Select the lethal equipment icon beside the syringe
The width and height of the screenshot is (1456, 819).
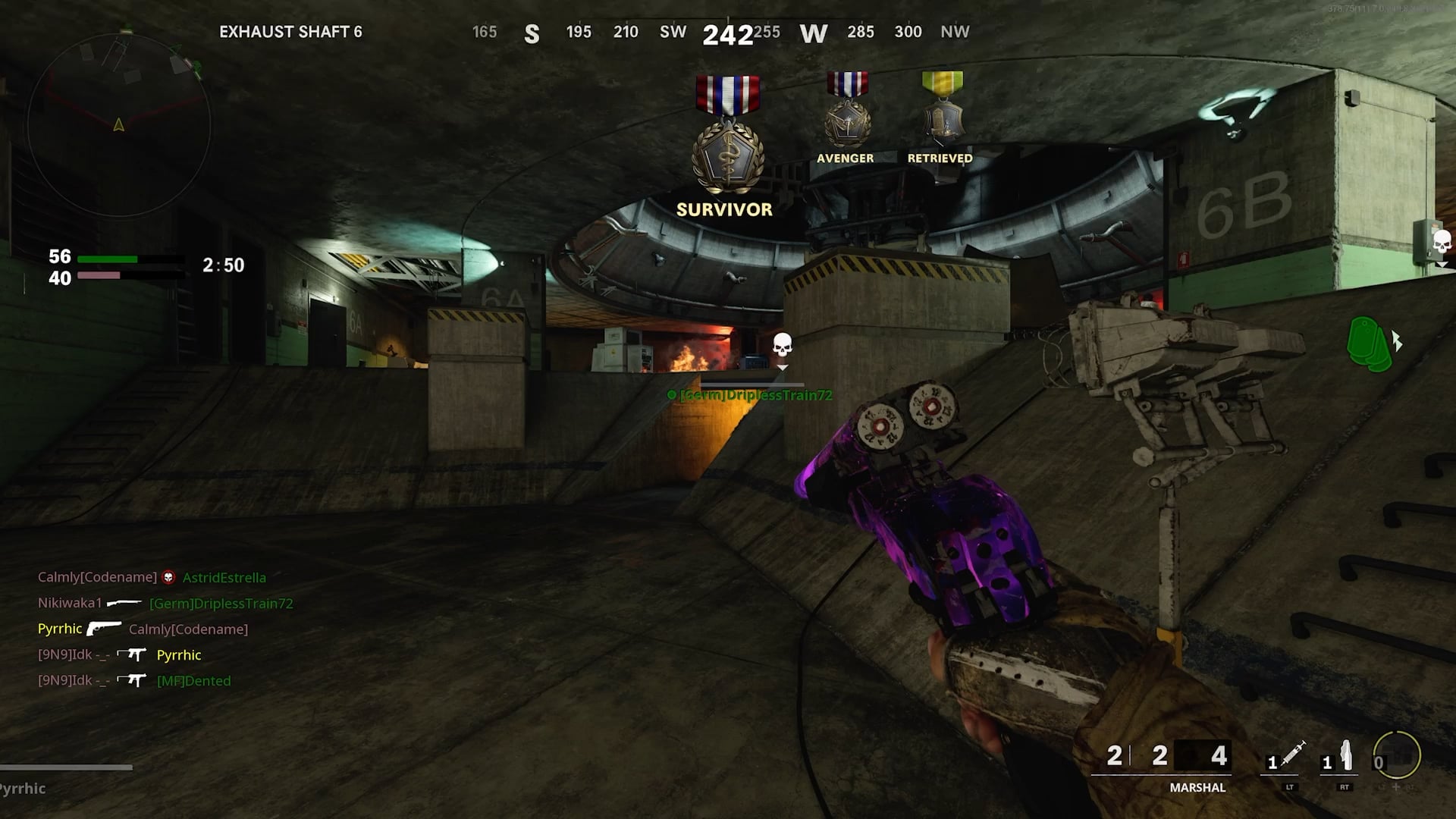1344,756
